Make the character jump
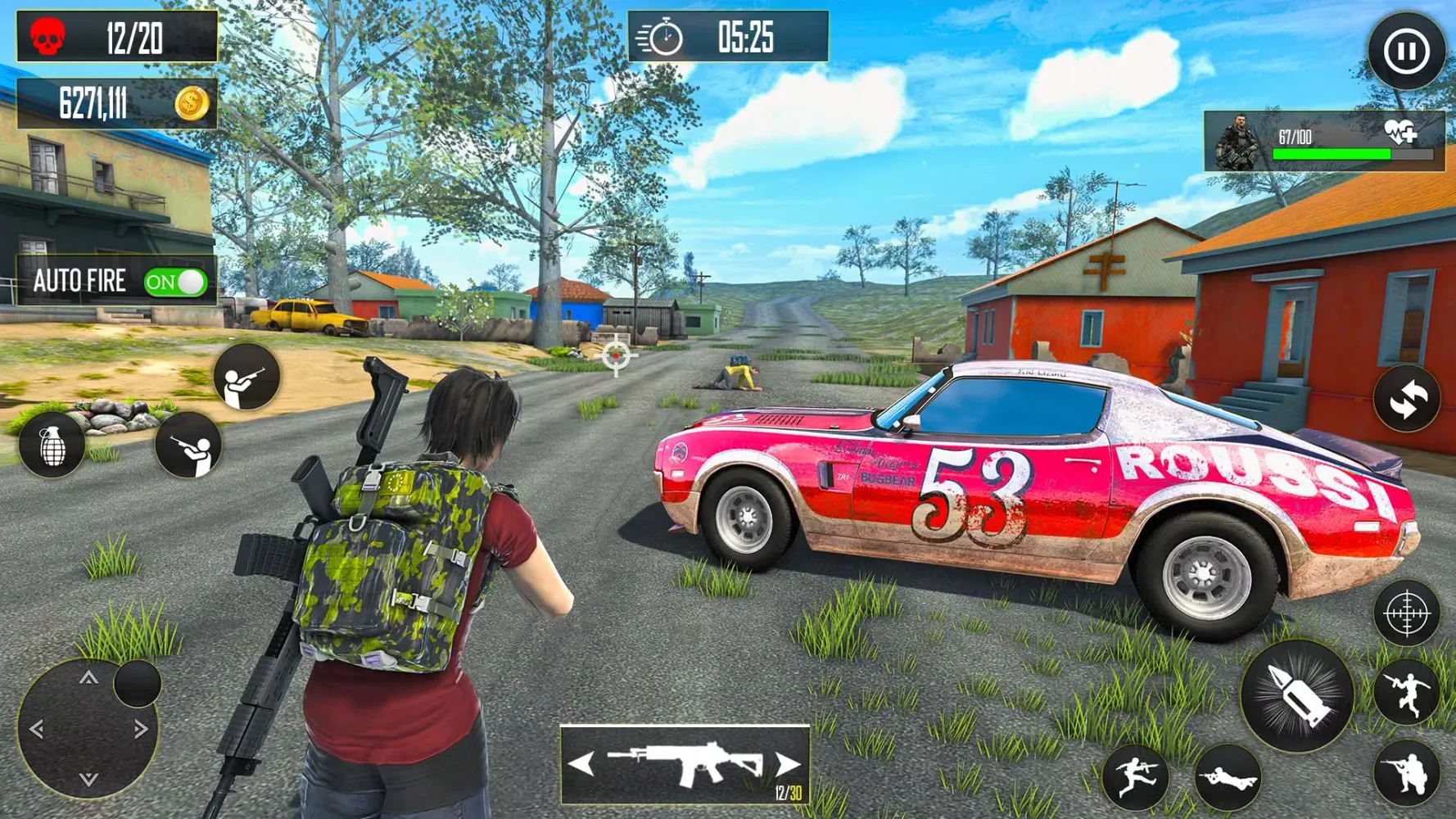 tap(1406, 692)
